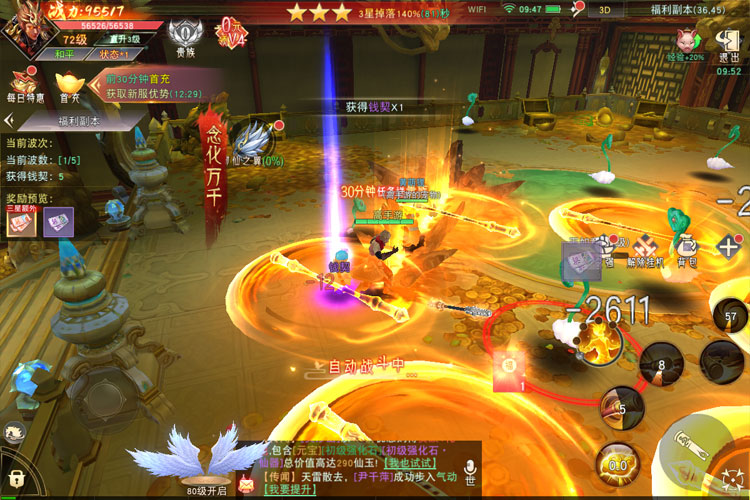Screen dimensions: 750x500
Task: Open the 贵族 noble badge
Action: 183,38
